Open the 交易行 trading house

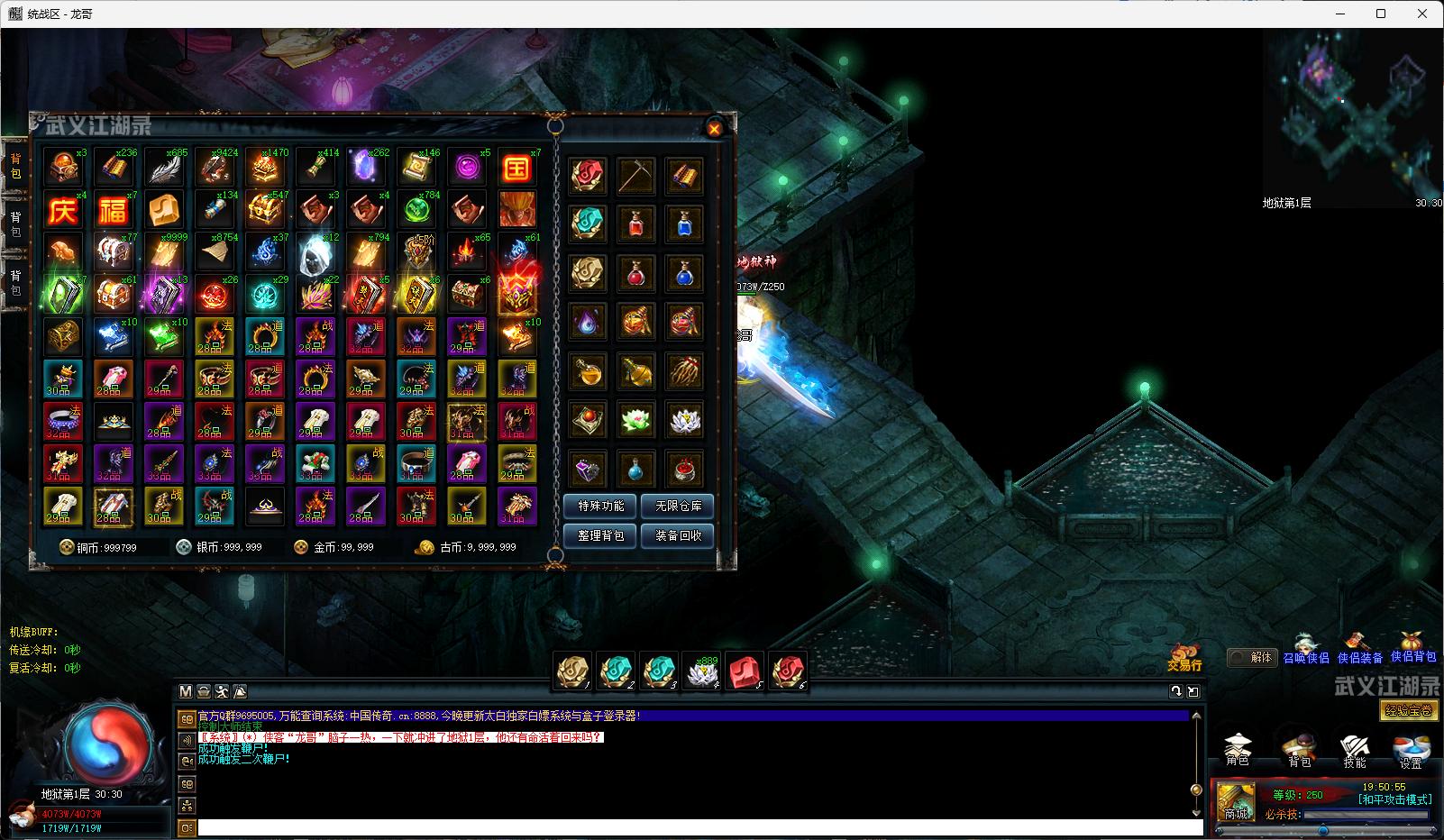tap(1184, 657)
